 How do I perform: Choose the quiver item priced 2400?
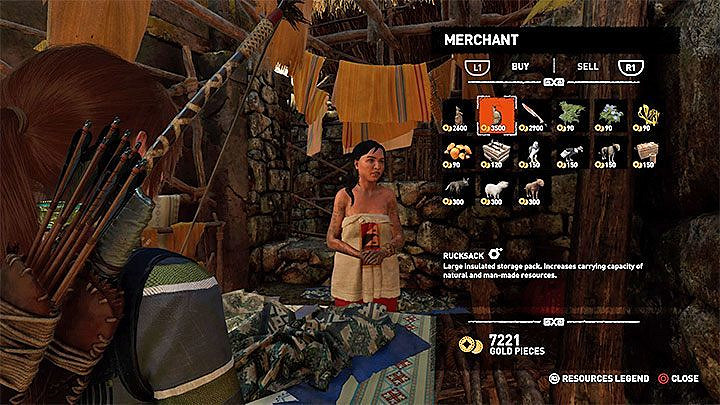point(458,116)
